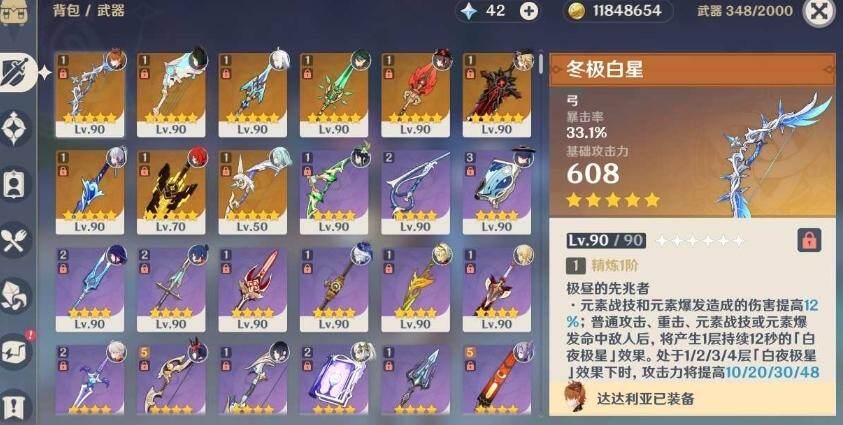
Task: Add more Primogems with the plus button
Action: click(x=529, y=11)
